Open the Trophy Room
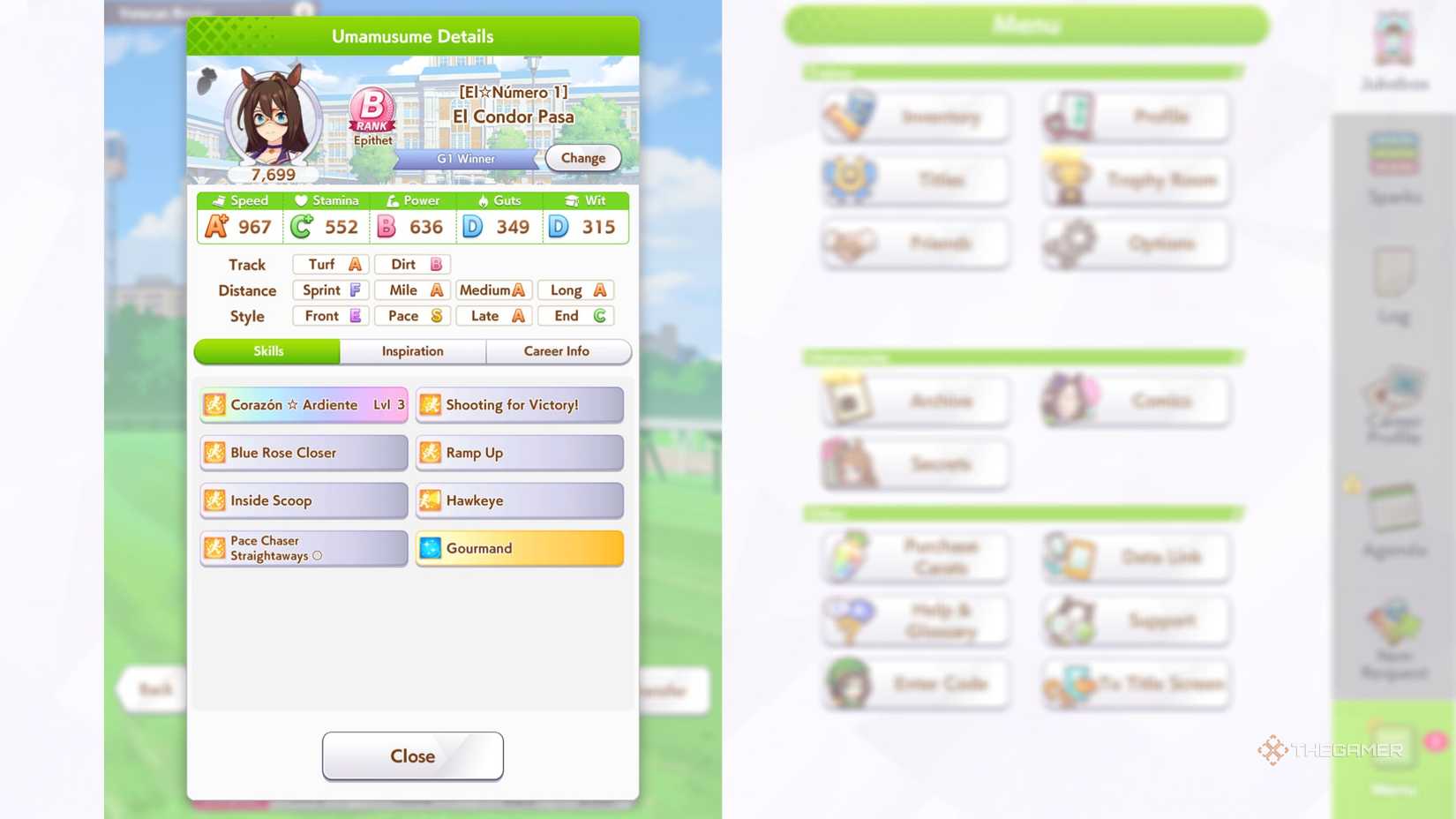The image size is (1456, 819). pyautogui.click(x=1135, y=179)
